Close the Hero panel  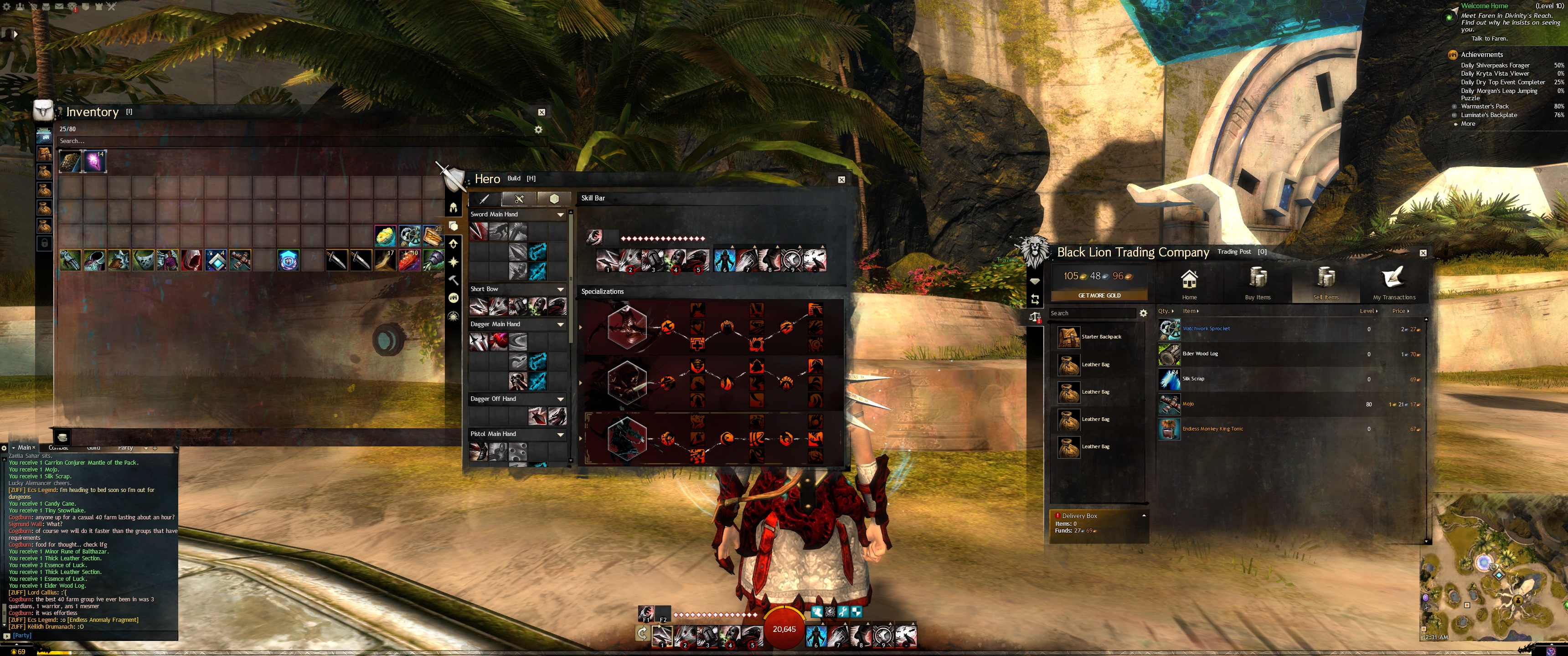click(841, 179)
